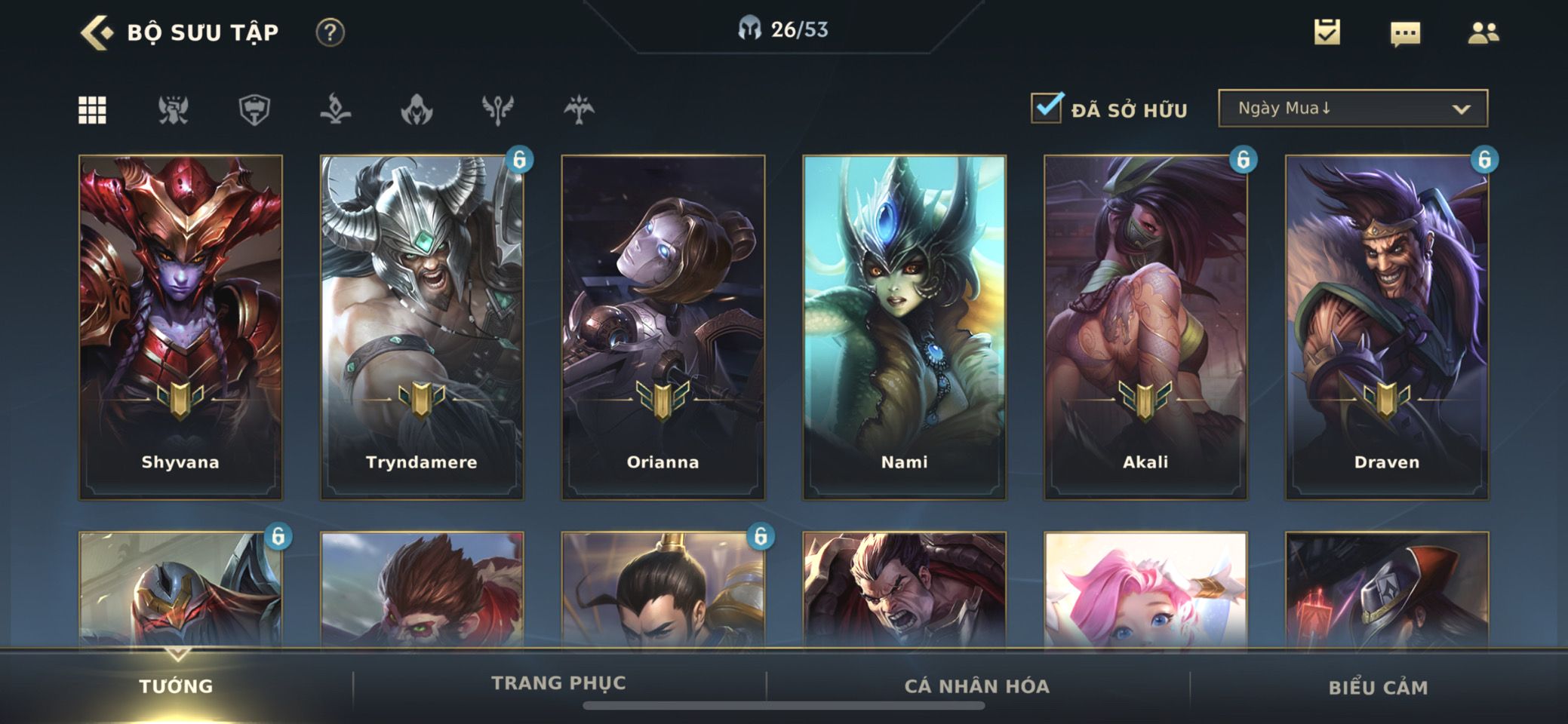
Task: Open the Cá Nhân Hóa tab
Action: (x=976, y=686)
